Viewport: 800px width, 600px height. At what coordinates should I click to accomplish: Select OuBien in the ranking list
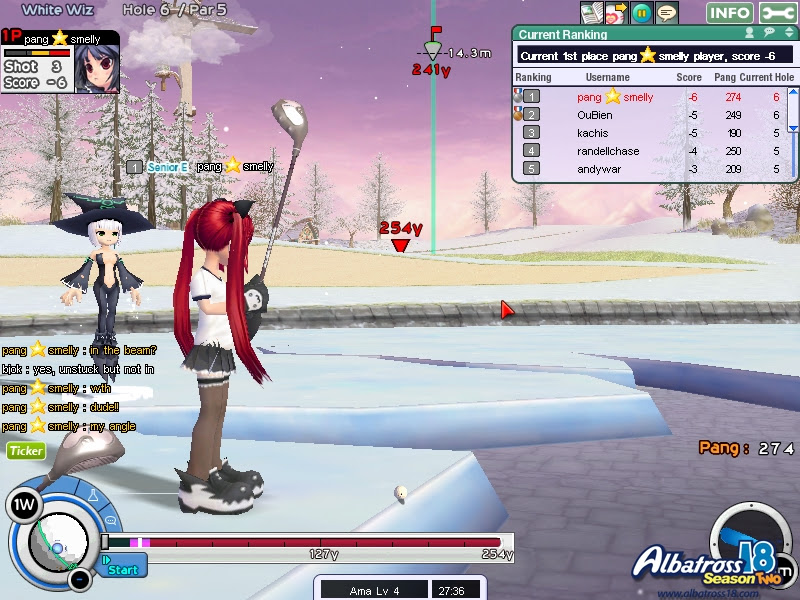coord(594,115)
